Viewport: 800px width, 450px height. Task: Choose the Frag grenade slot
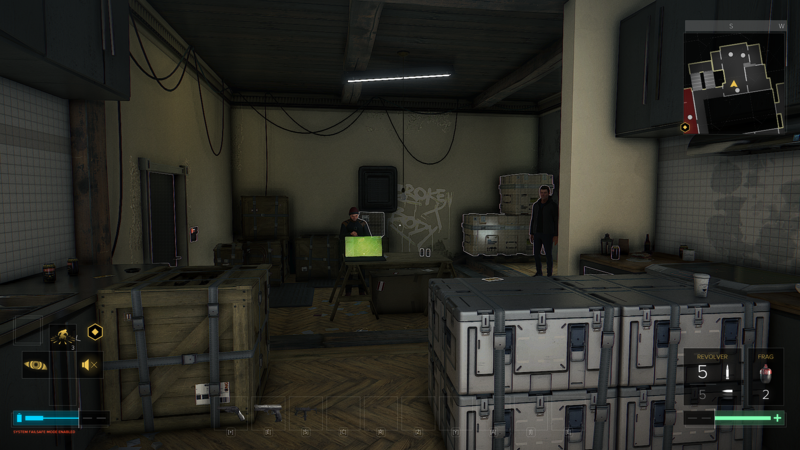[x=766, y=375]
